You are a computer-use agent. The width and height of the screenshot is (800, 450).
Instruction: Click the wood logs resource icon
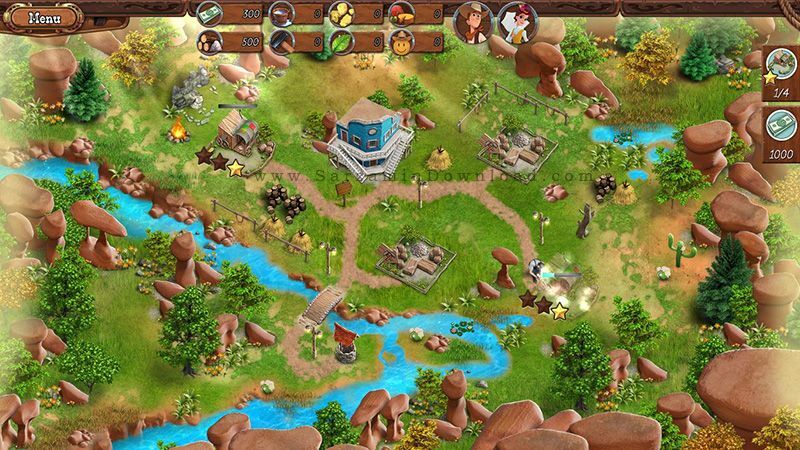point(210,43)
